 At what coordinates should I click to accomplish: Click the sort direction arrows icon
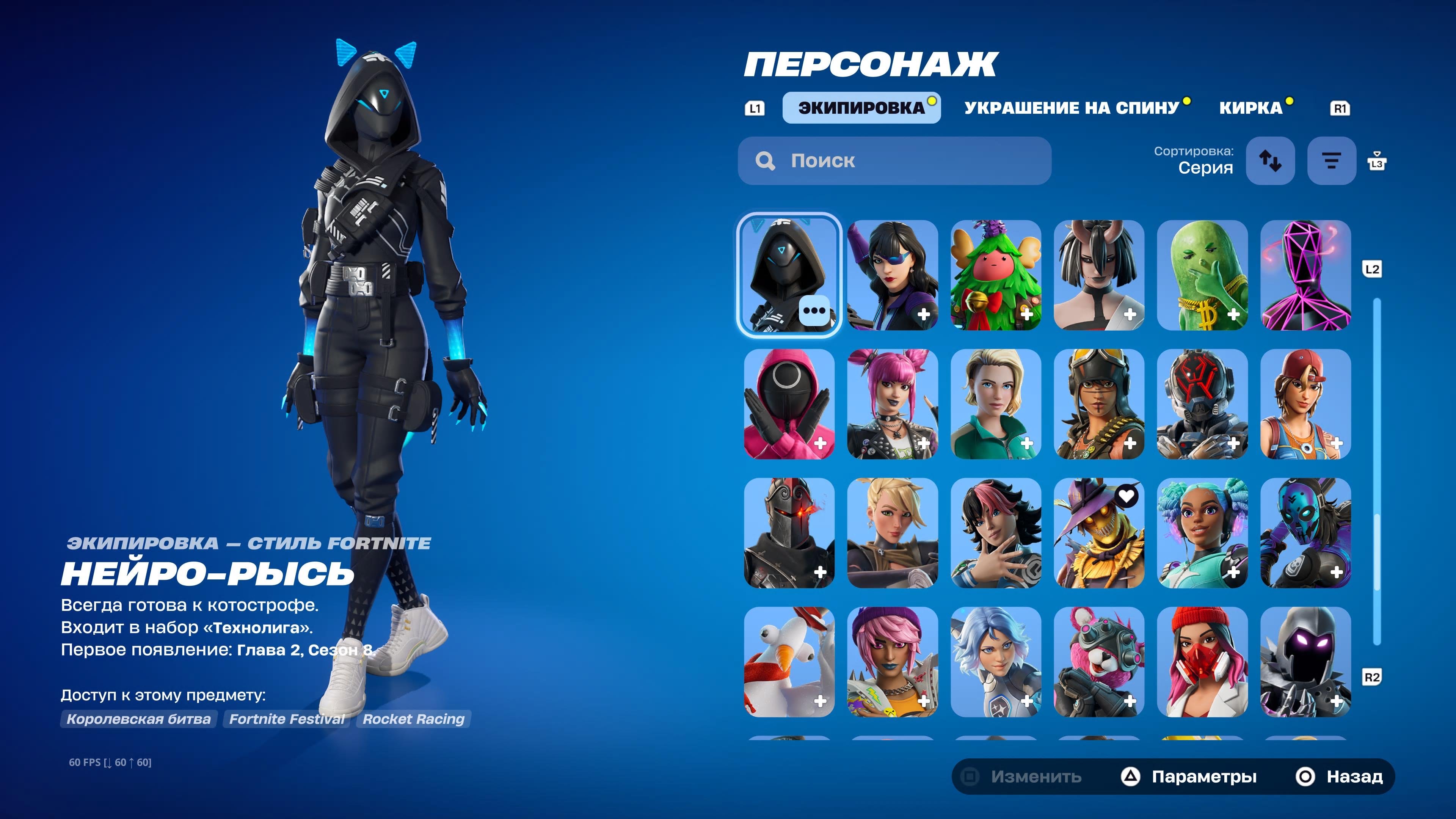[x=1270, y=160]
